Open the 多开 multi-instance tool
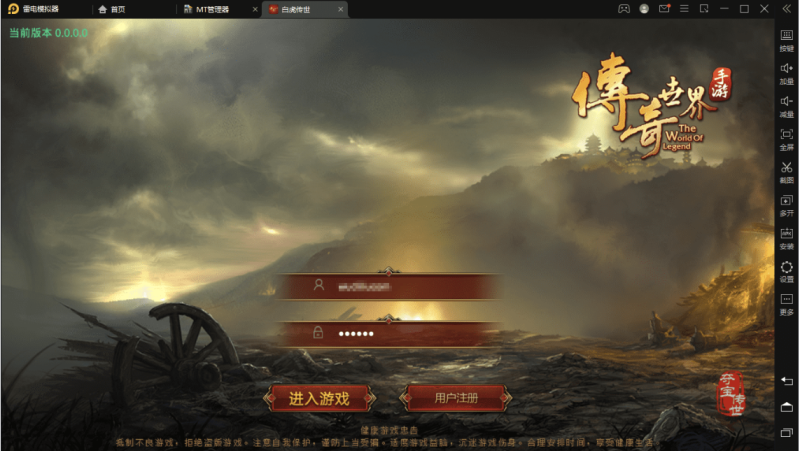The height and width of the screenshot is (451, 800). 787,204
